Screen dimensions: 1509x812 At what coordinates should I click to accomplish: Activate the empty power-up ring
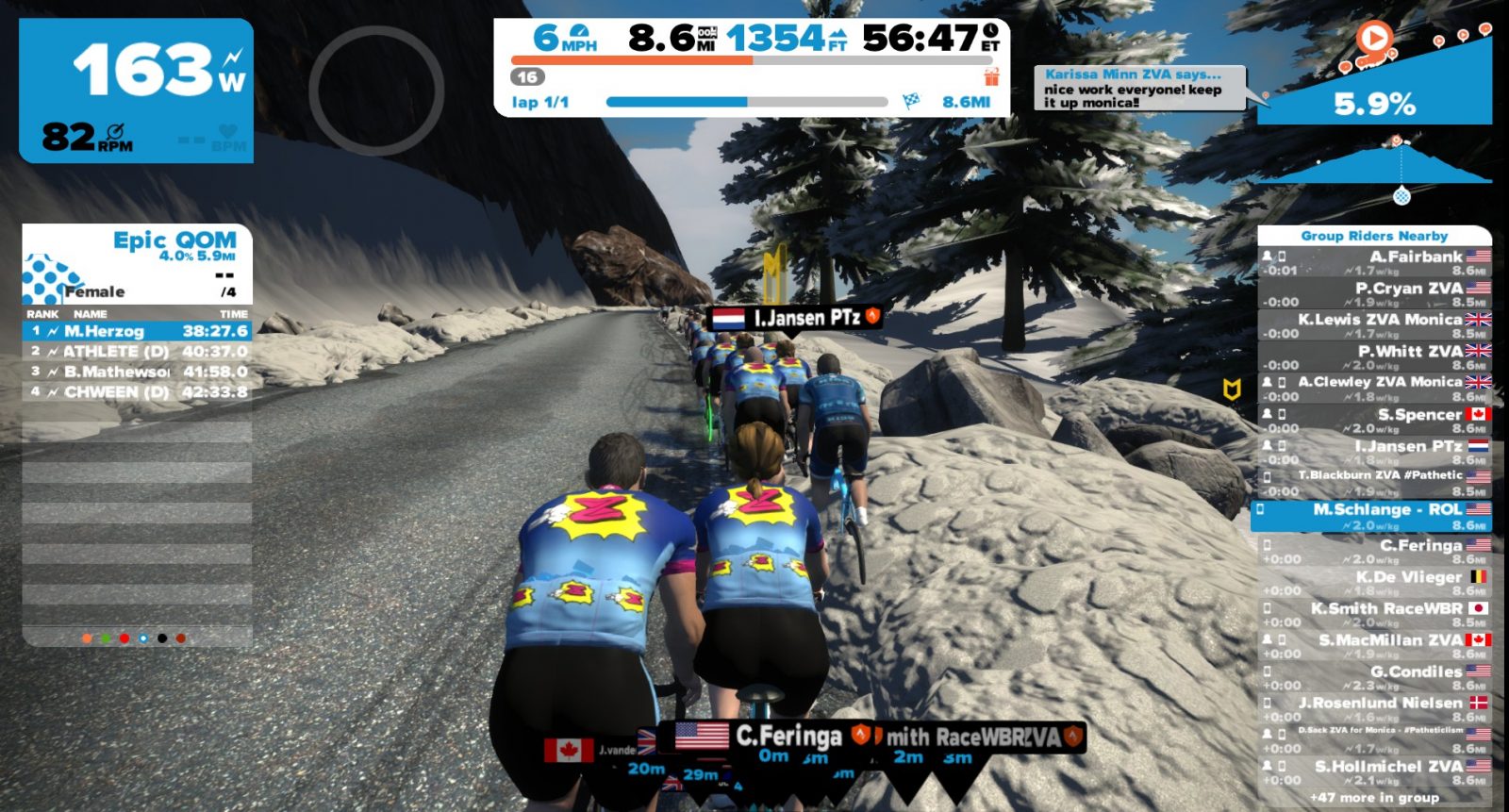(x=376, y=91)
